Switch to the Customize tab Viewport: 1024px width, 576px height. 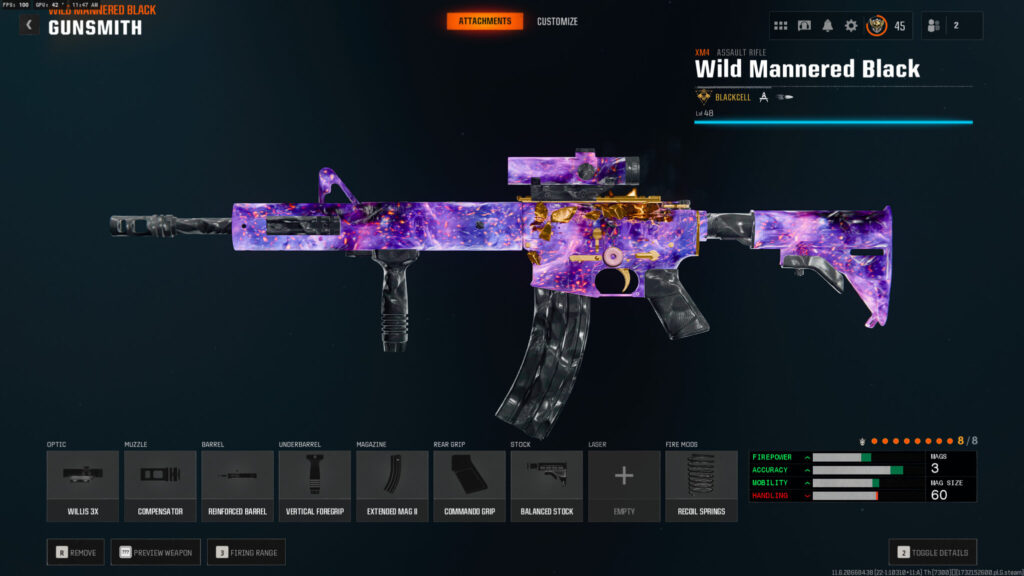point(557,21)
